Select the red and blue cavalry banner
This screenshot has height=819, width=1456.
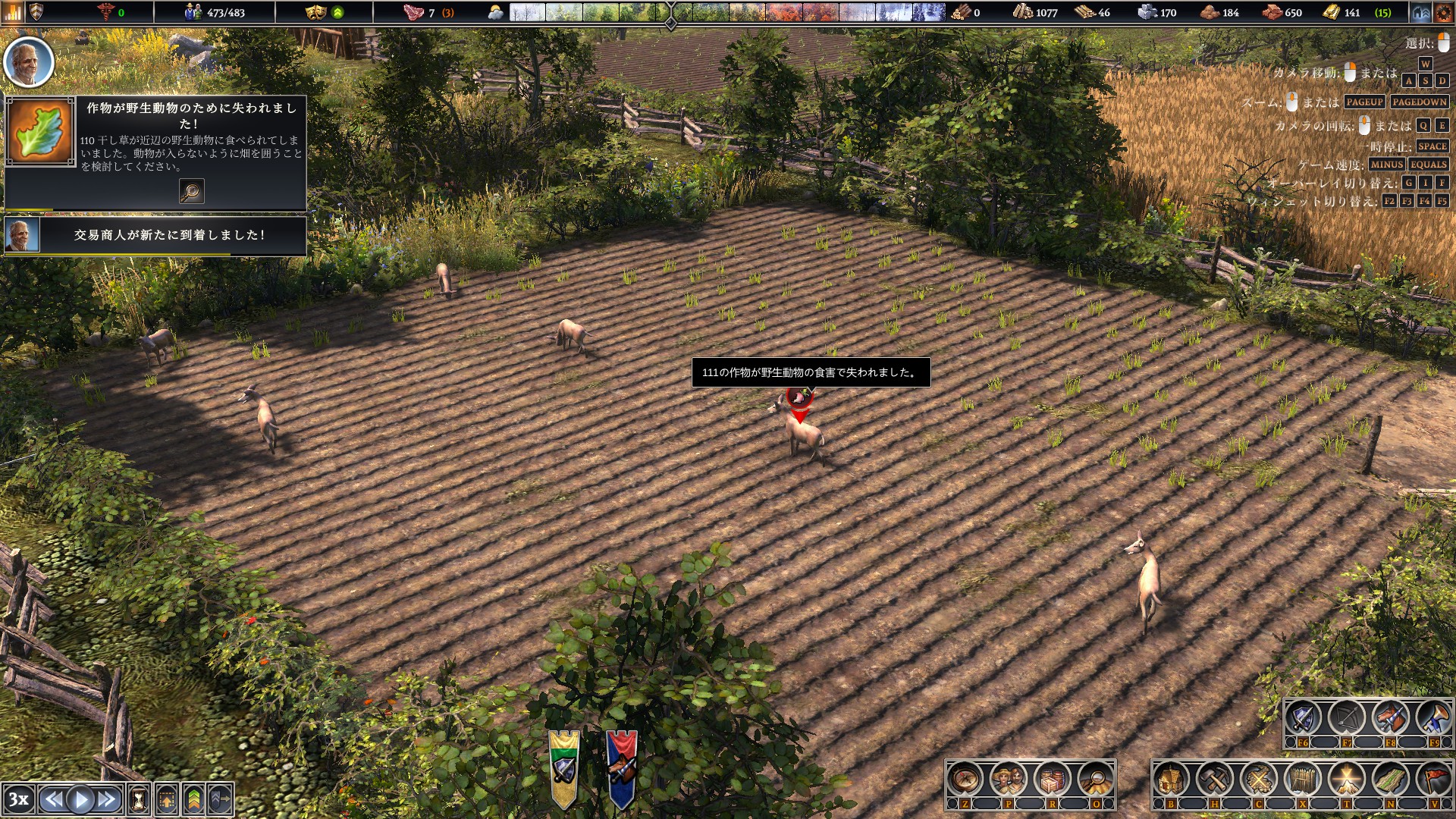click(x=621, y=767)
